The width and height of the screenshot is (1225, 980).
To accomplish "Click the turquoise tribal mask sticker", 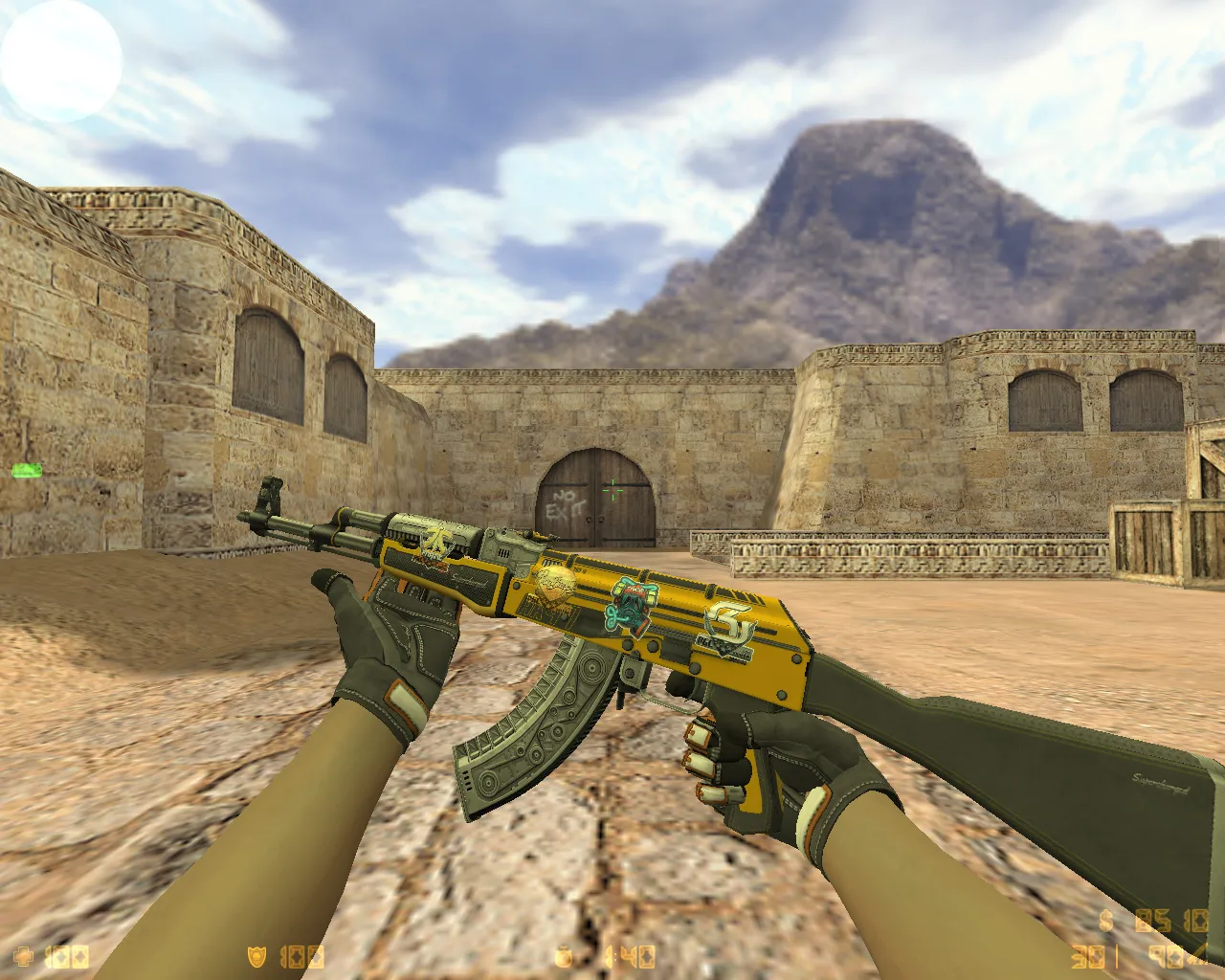I will pyautogui.click(x=631, y=608).
